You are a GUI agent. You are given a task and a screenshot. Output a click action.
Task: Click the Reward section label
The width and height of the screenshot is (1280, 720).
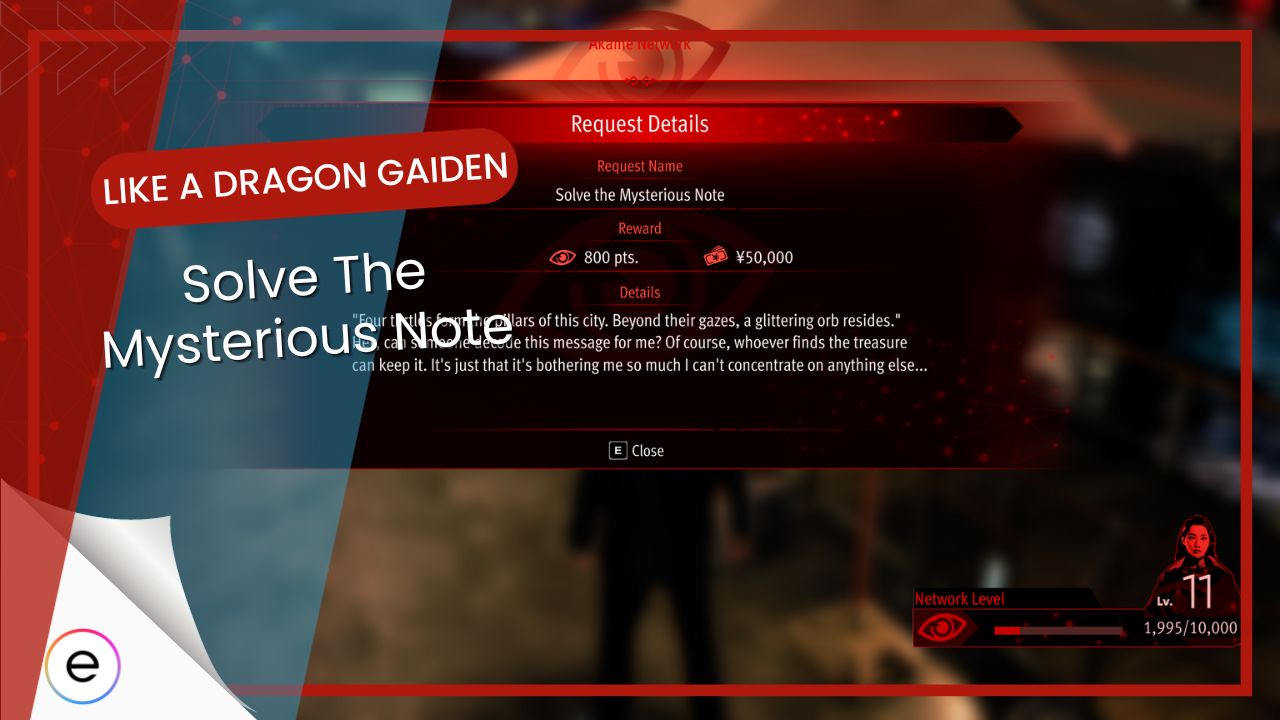coord(639,228)
